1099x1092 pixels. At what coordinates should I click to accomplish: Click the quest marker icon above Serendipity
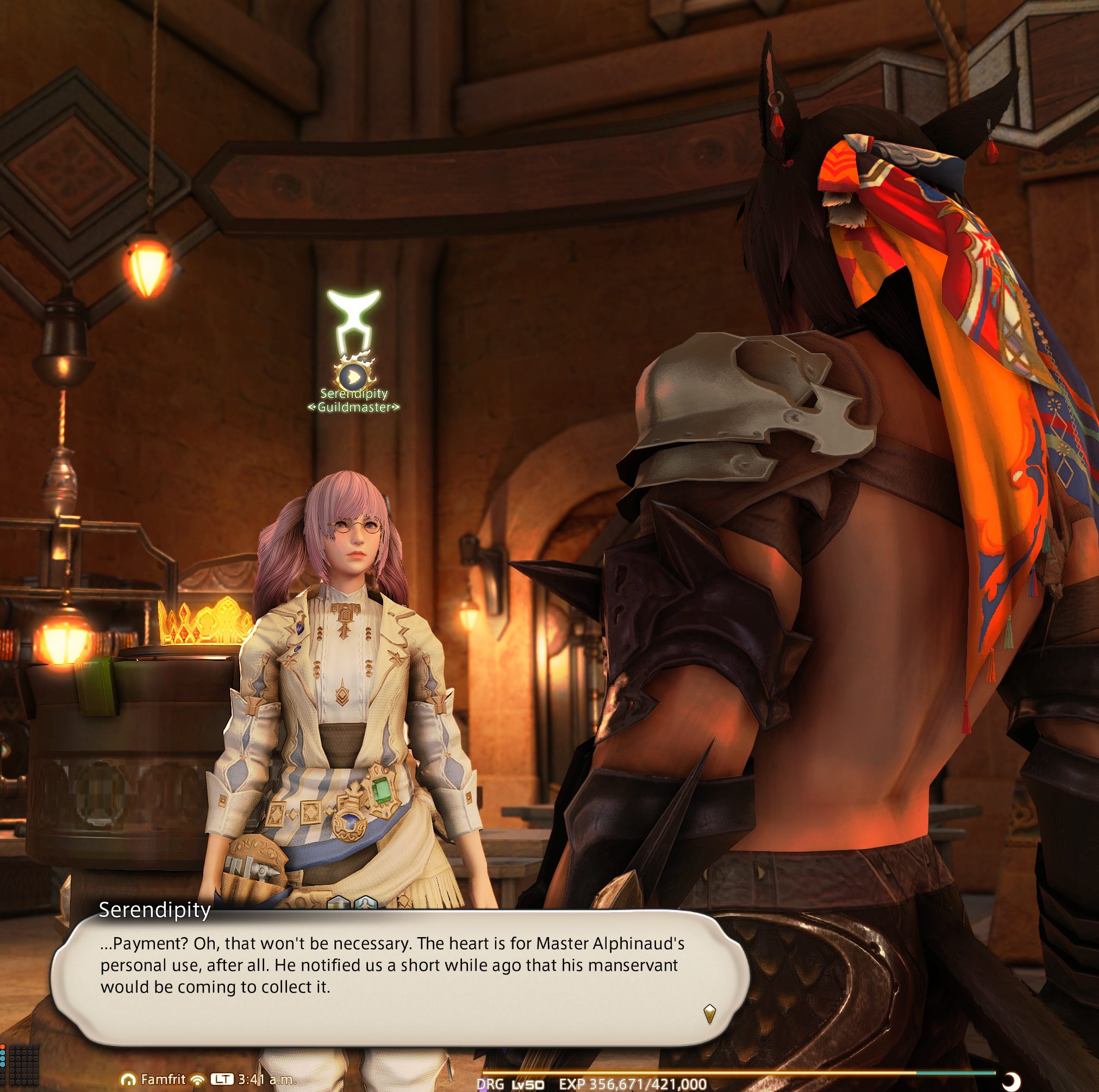coord(353,376)
